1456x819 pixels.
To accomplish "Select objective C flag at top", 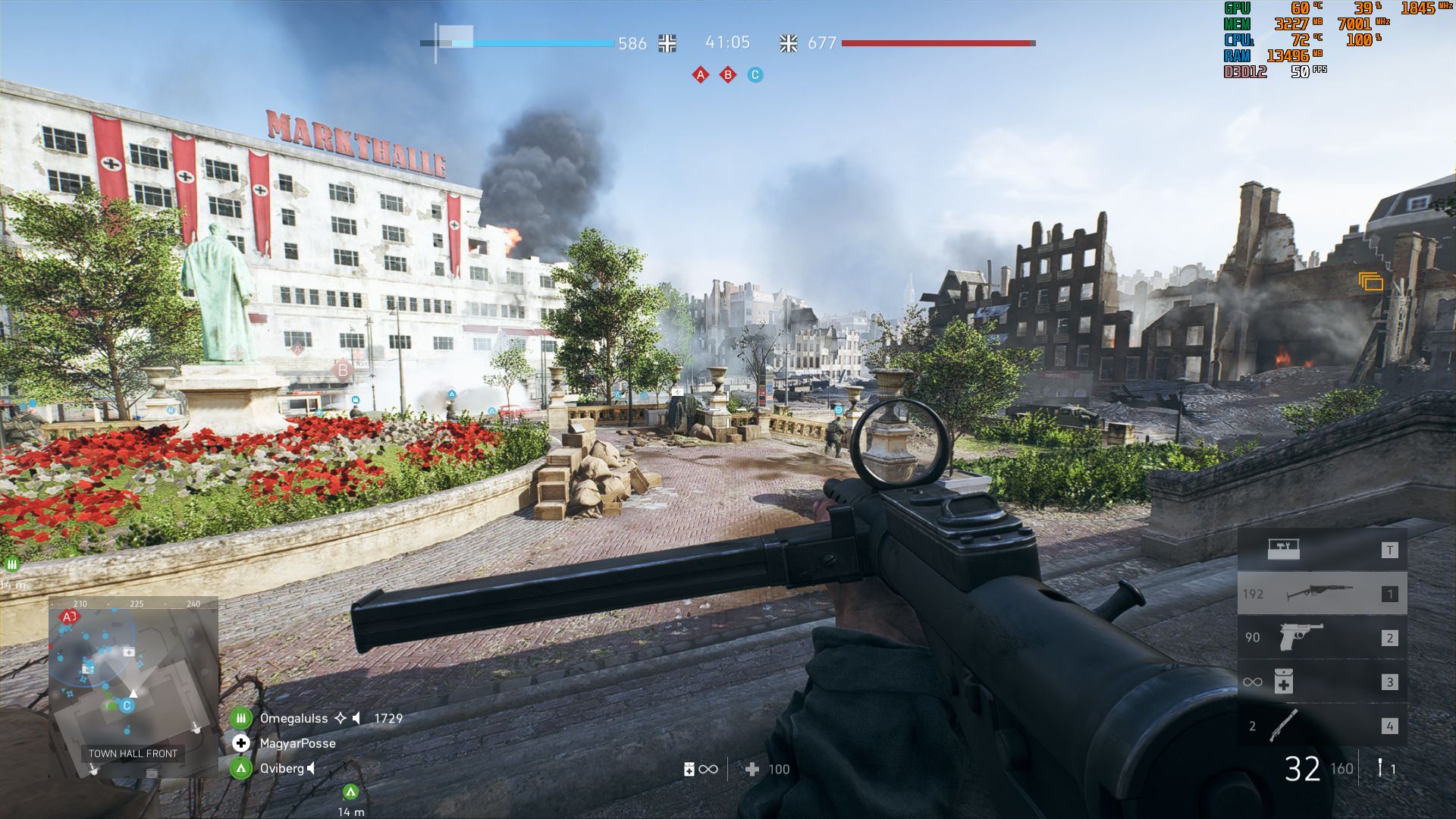I will pos(755,75).
